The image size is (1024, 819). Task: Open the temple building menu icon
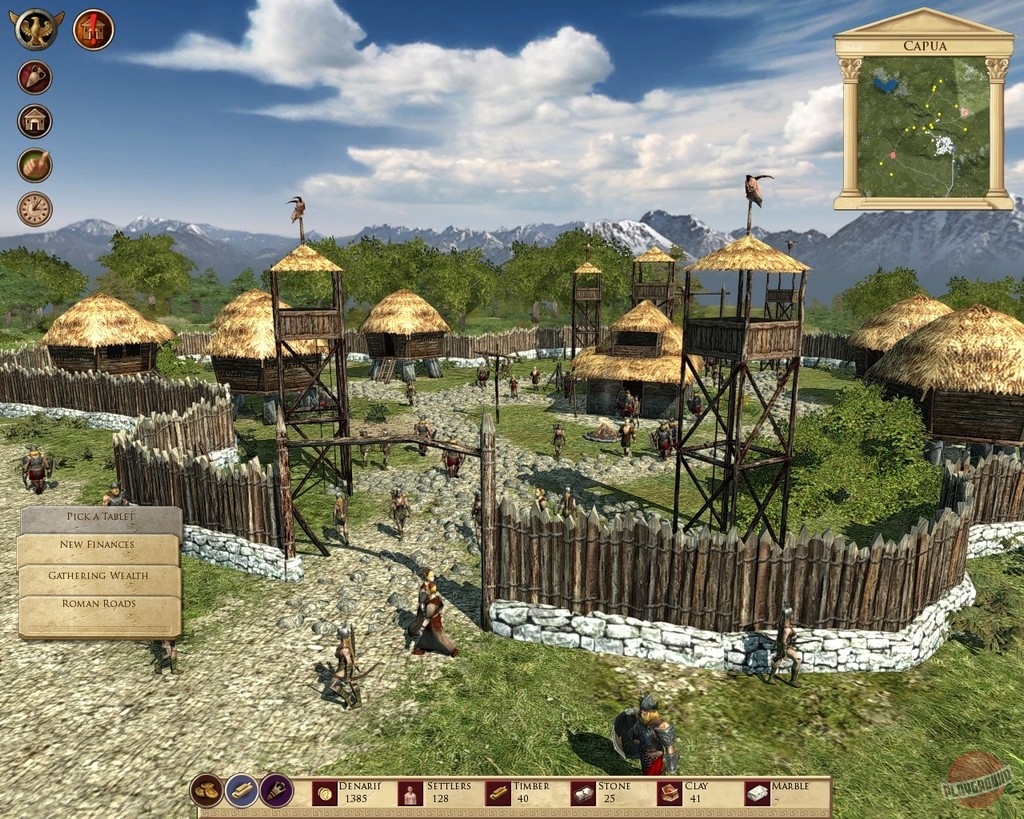coord(35,121)
